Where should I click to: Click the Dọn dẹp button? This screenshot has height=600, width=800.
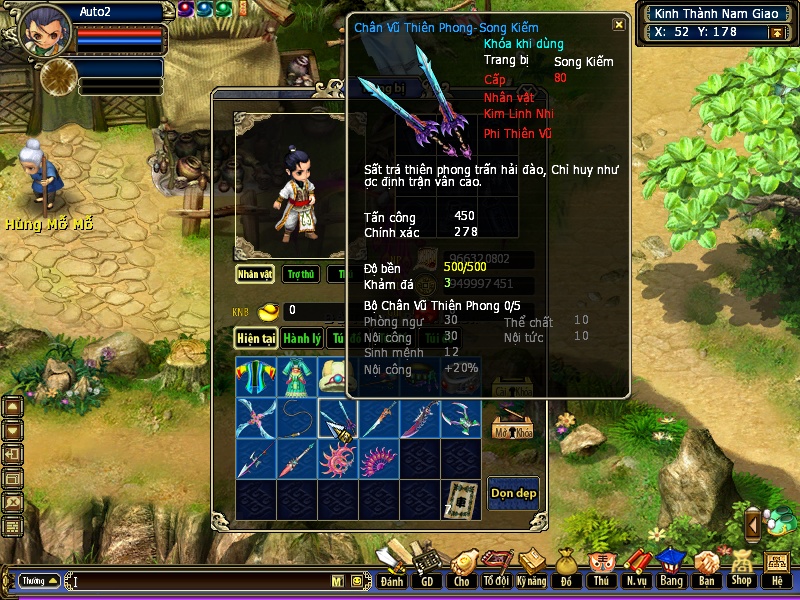(x=513, y=492)
